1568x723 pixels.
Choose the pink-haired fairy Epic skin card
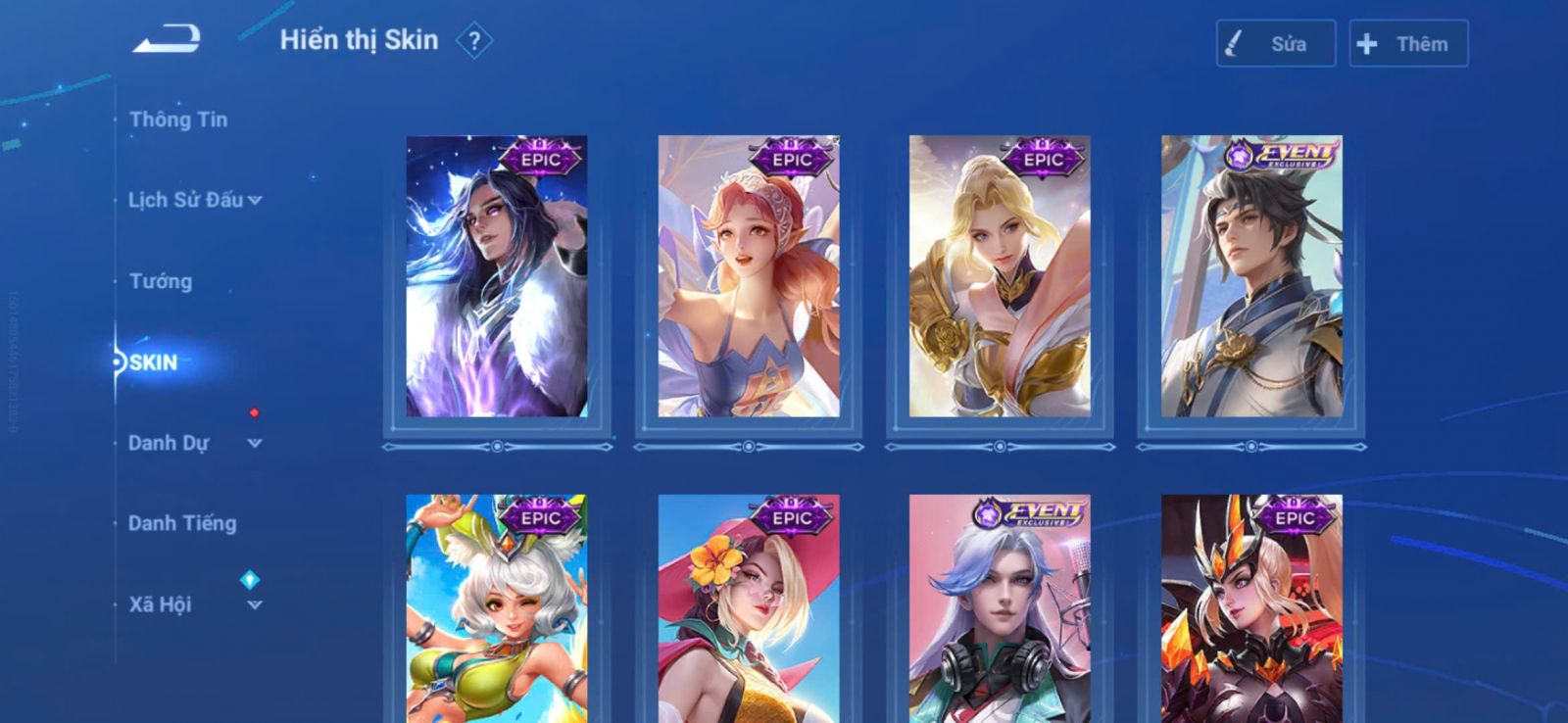pos(749,276)
